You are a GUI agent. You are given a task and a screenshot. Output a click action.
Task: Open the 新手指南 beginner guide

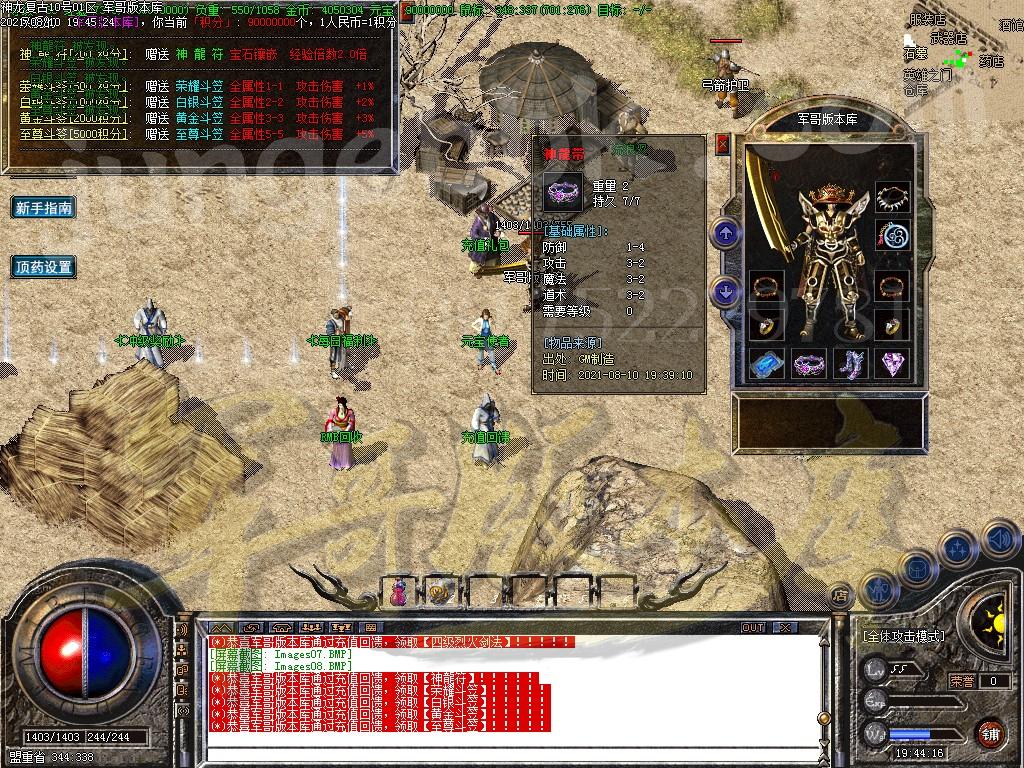[x=44, y=208]
